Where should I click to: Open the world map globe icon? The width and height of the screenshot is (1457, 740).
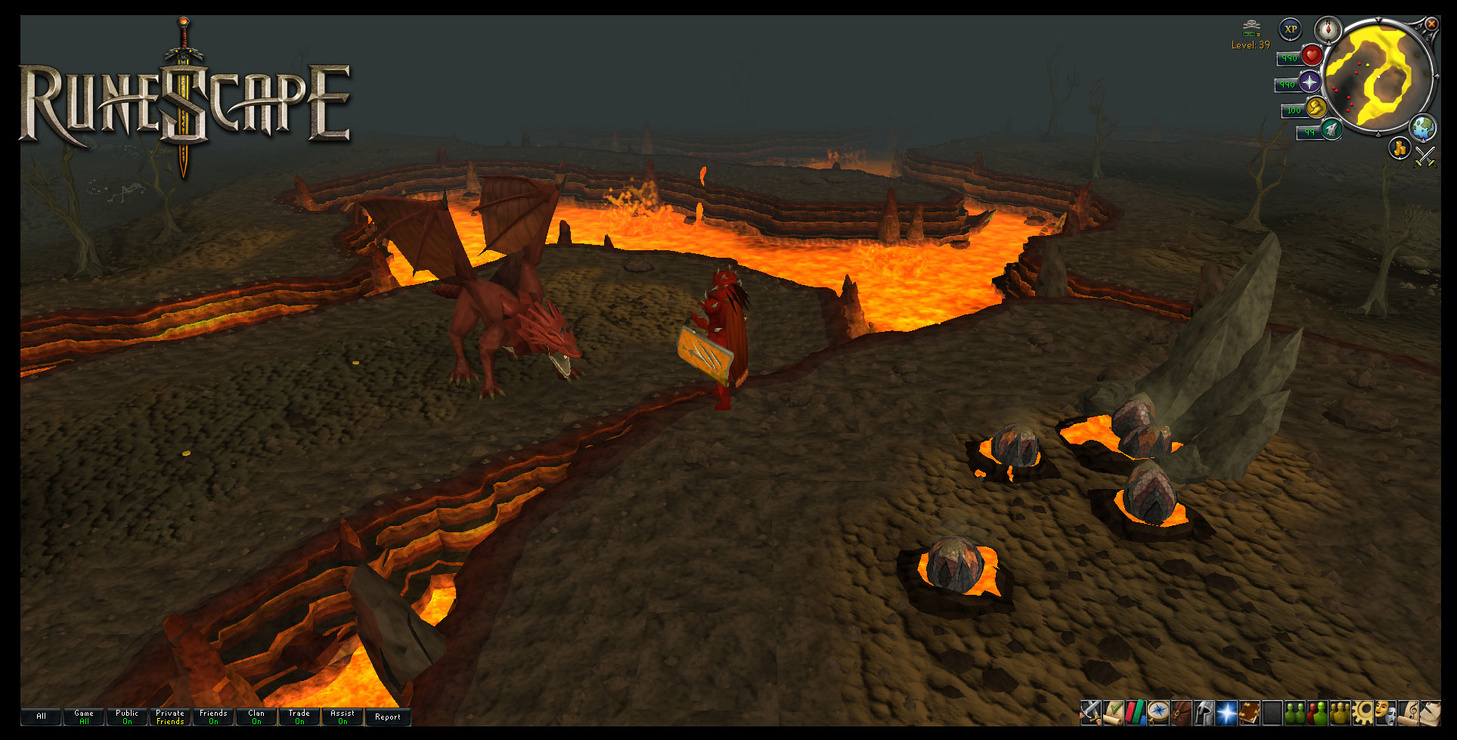point(1423,128)
